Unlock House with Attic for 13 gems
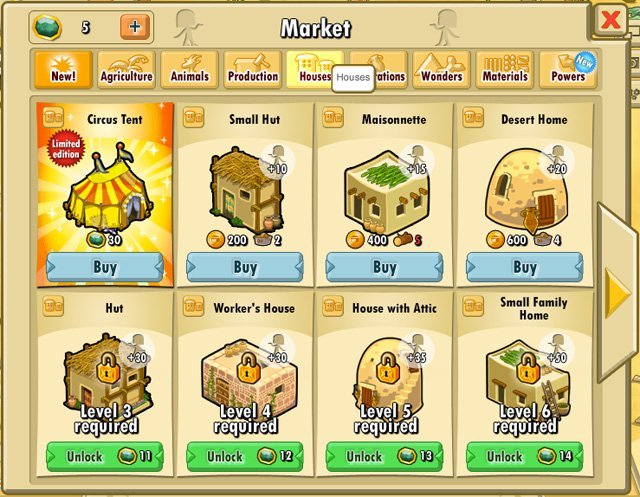Screen dimensions: 640x497 point(384,456)
